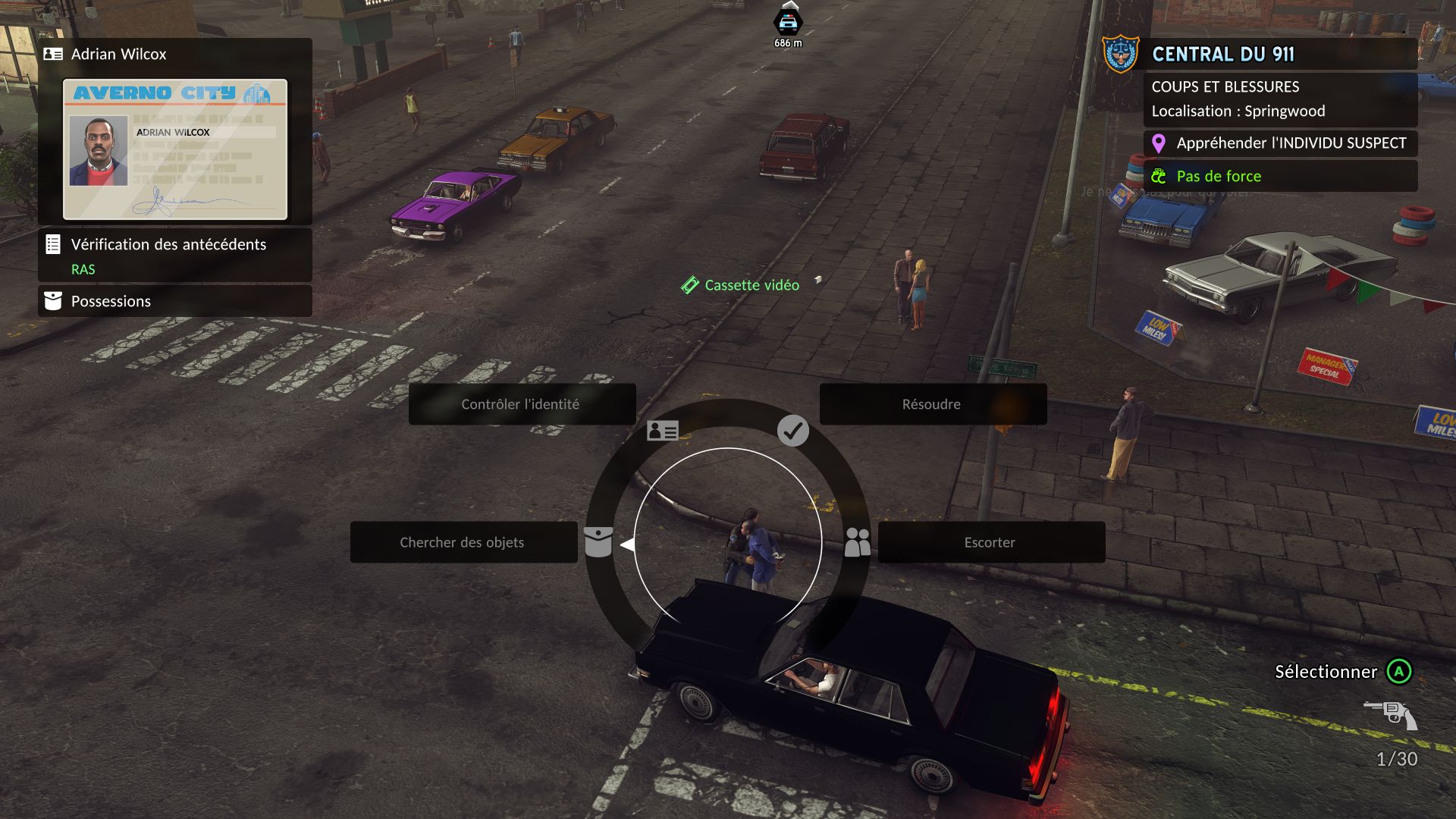The height and width of the screenshot is (819, 1456).
Task: Select the Résoudre action button
Action: pos(932,404)
